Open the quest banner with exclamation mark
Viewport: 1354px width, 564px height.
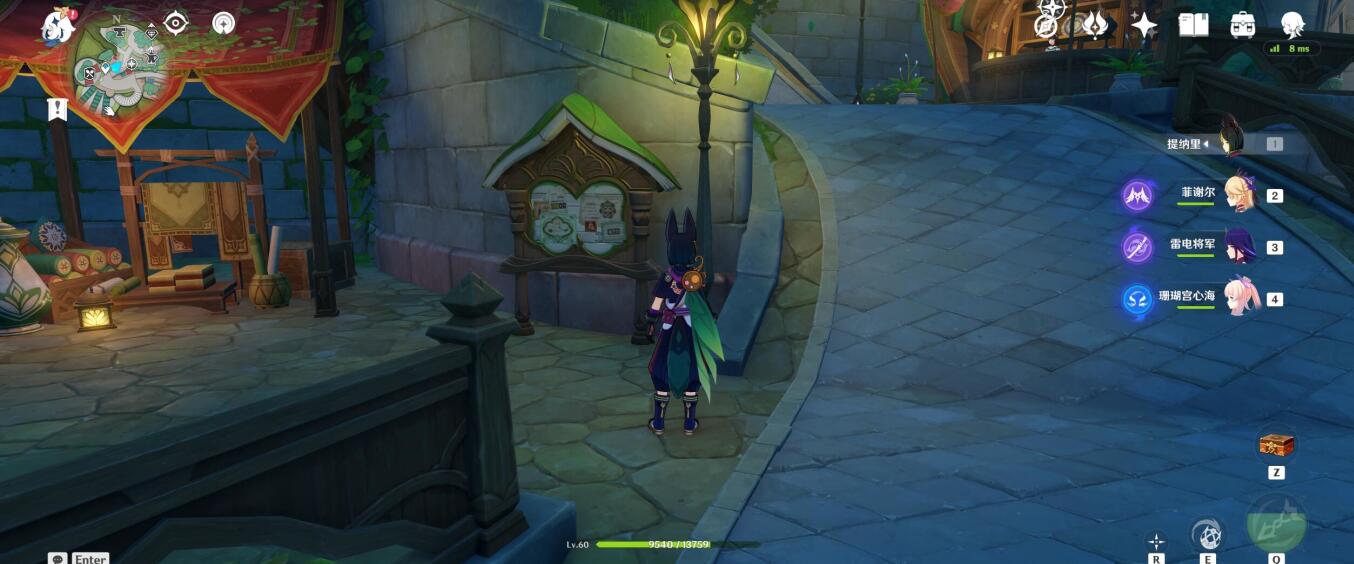57,109
